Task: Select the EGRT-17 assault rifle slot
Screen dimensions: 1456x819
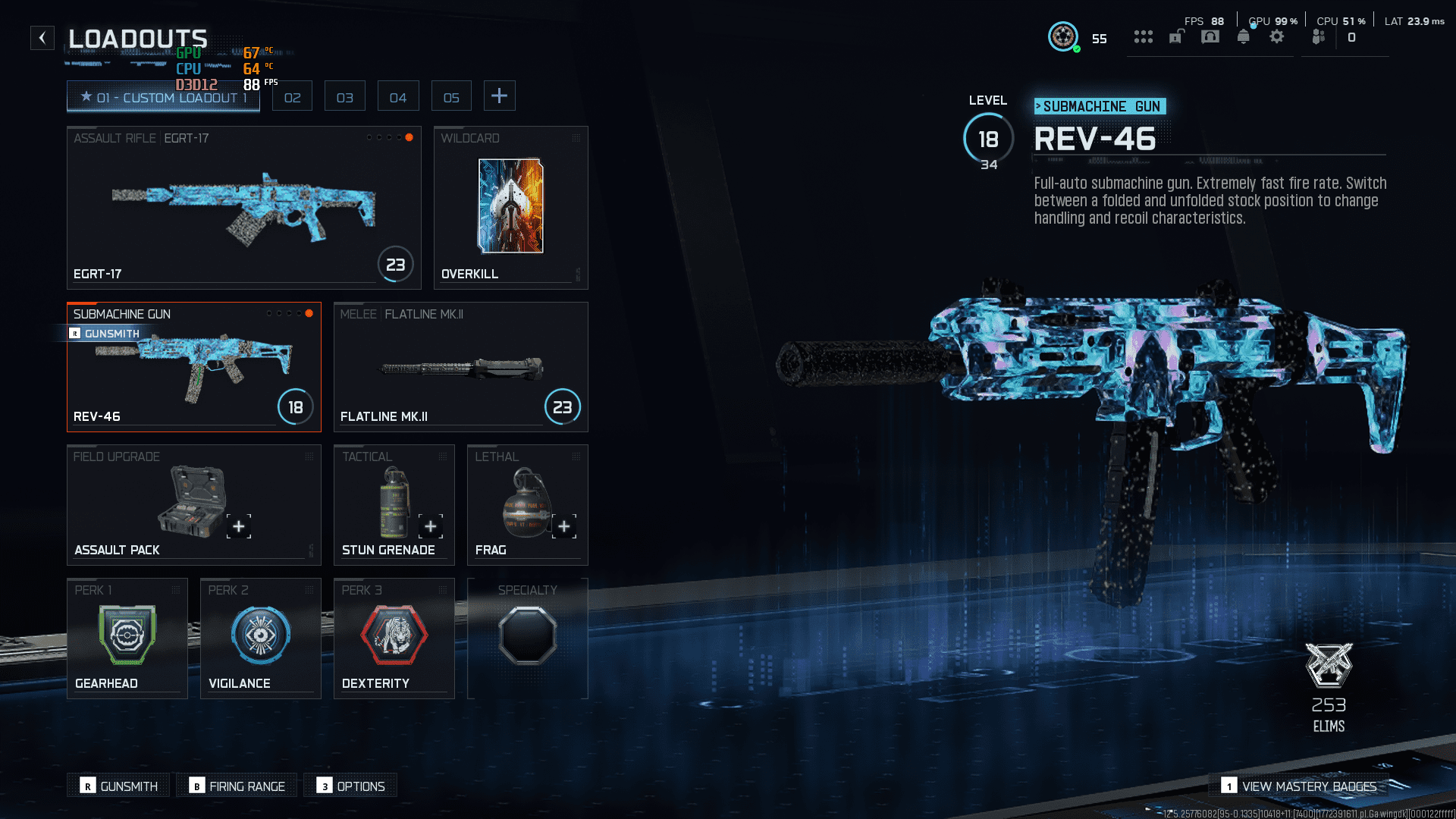Action: pyautogui.click(x=243, y=208)
